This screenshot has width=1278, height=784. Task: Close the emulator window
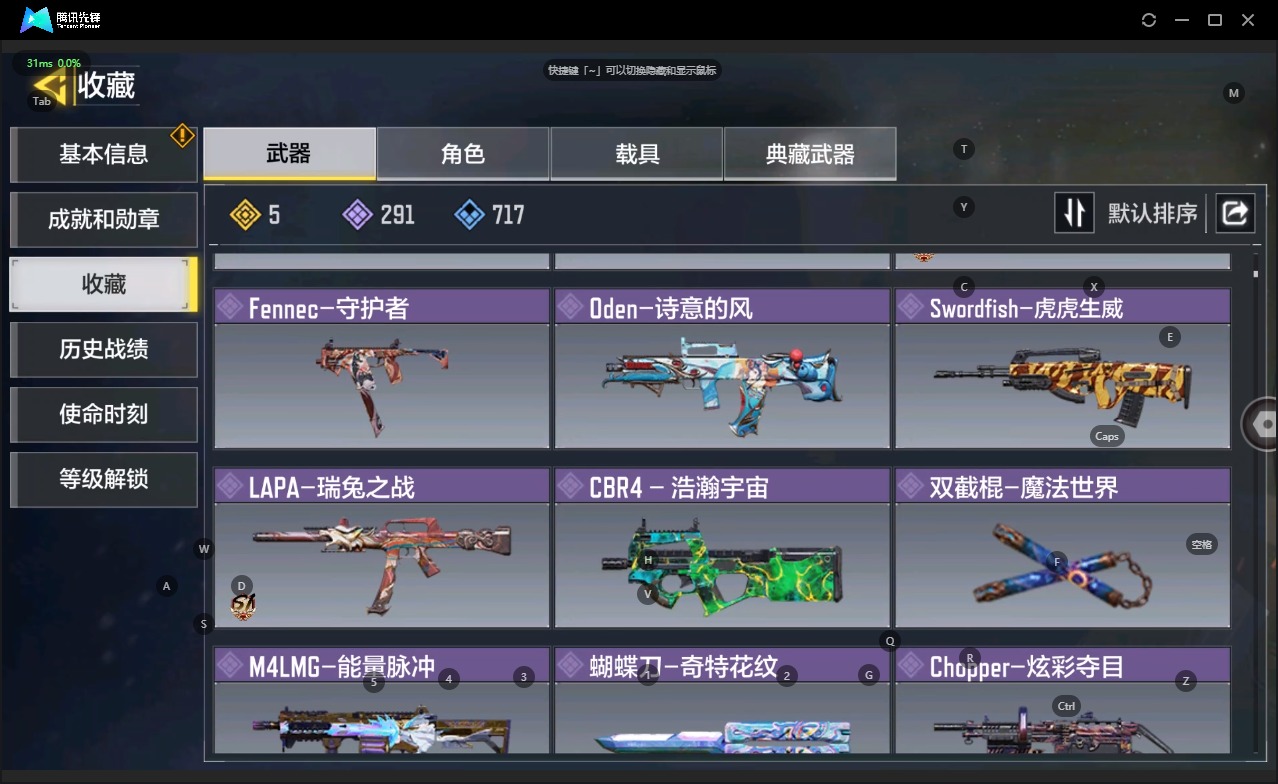(x=1248, y=20)
